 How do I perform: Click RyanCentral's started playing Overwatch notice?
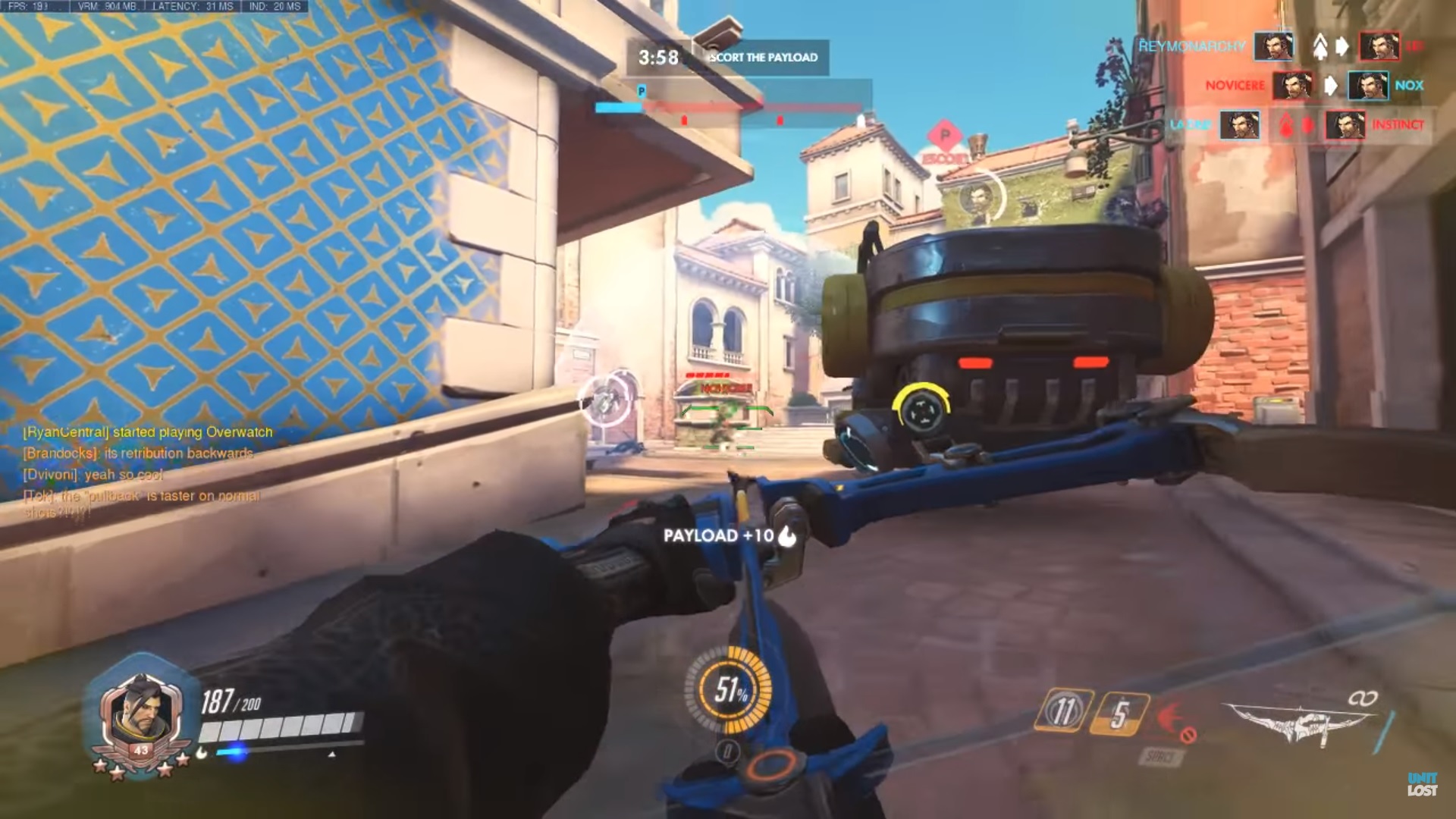[x=148, y=432]
